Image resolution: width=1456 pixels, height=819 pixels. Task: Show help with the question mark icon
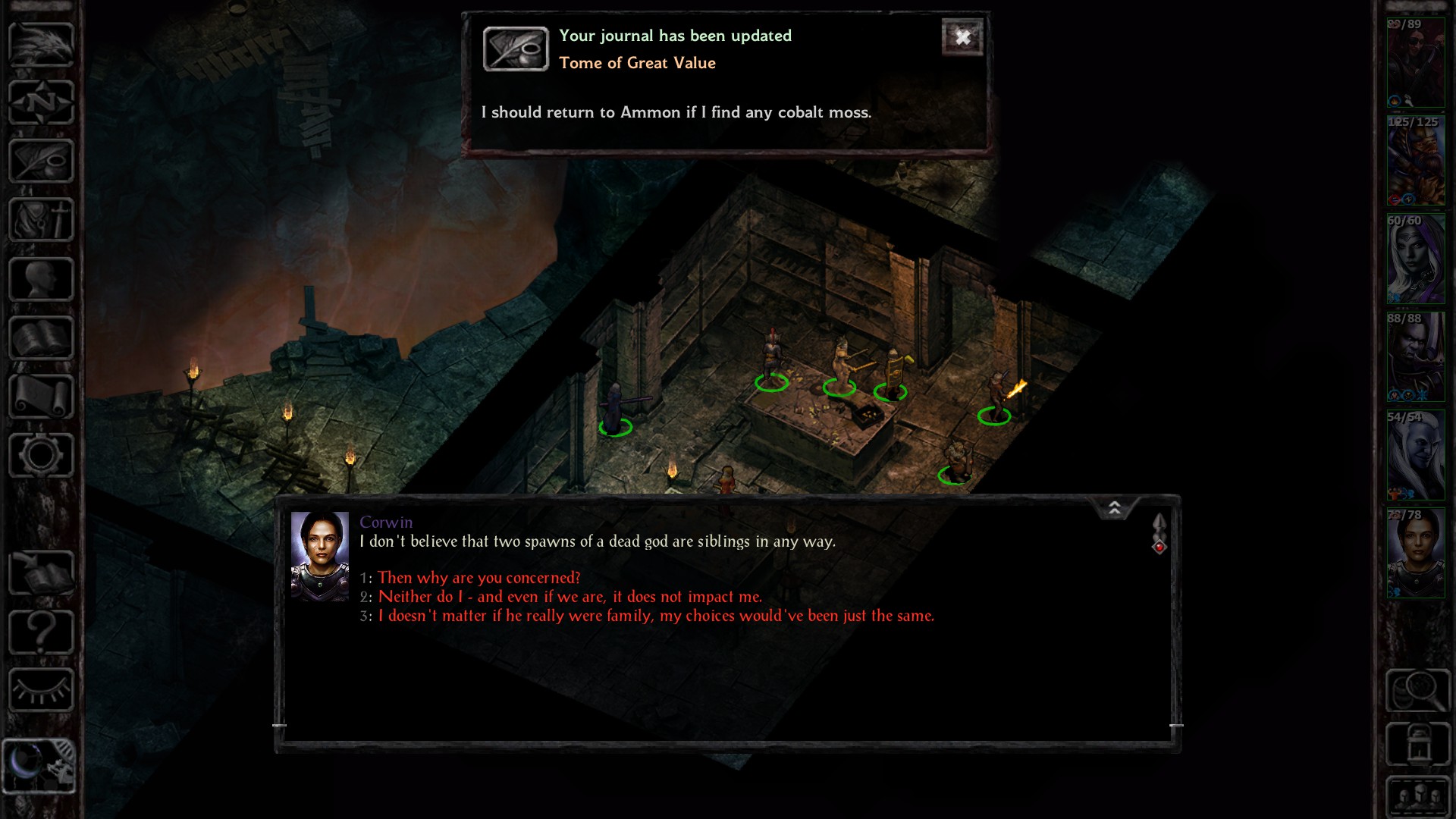[41, 632]
